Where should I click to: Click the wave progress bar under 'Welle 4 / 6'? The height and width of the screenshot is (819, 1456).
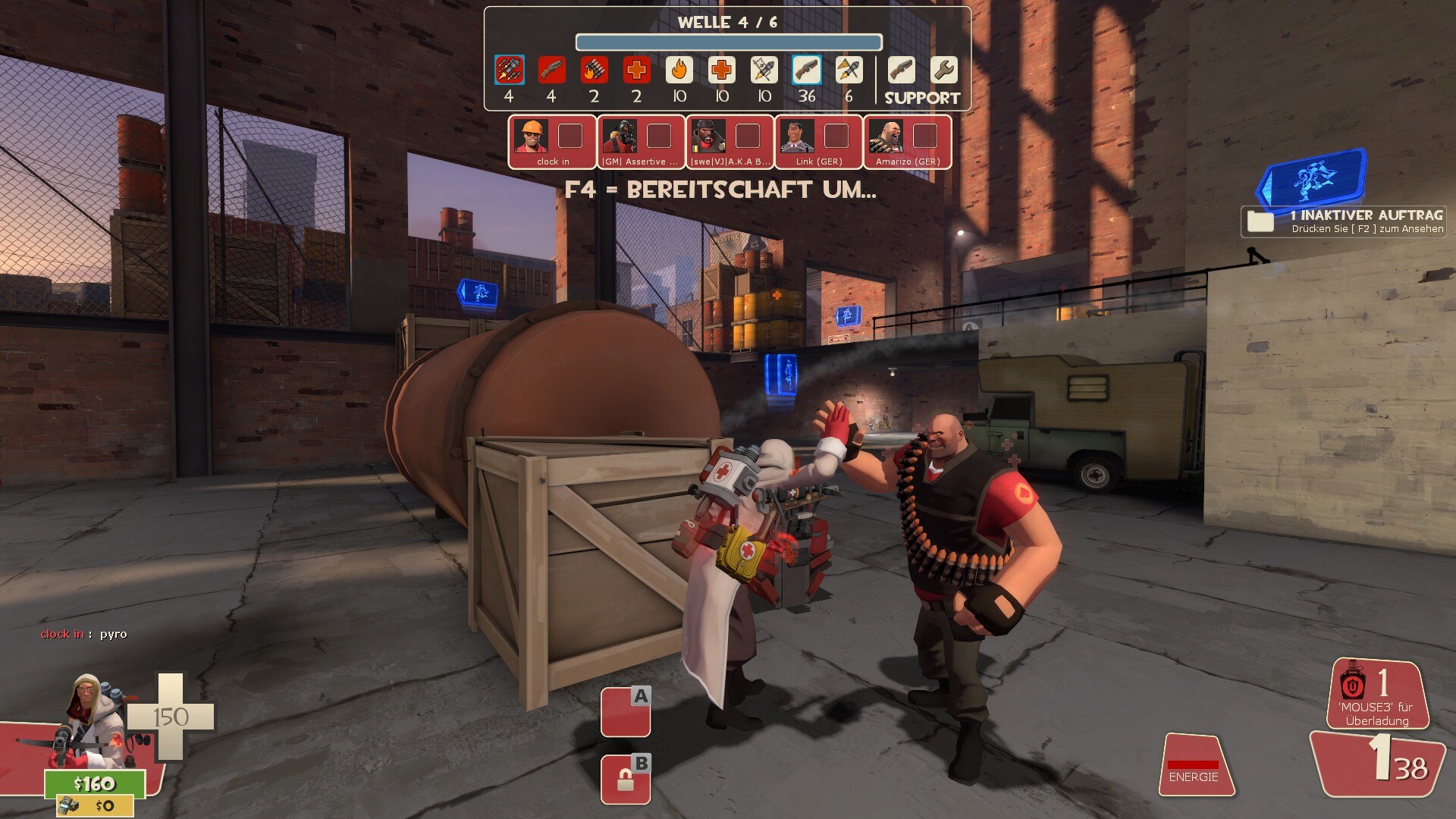click(x=728, y=42)
